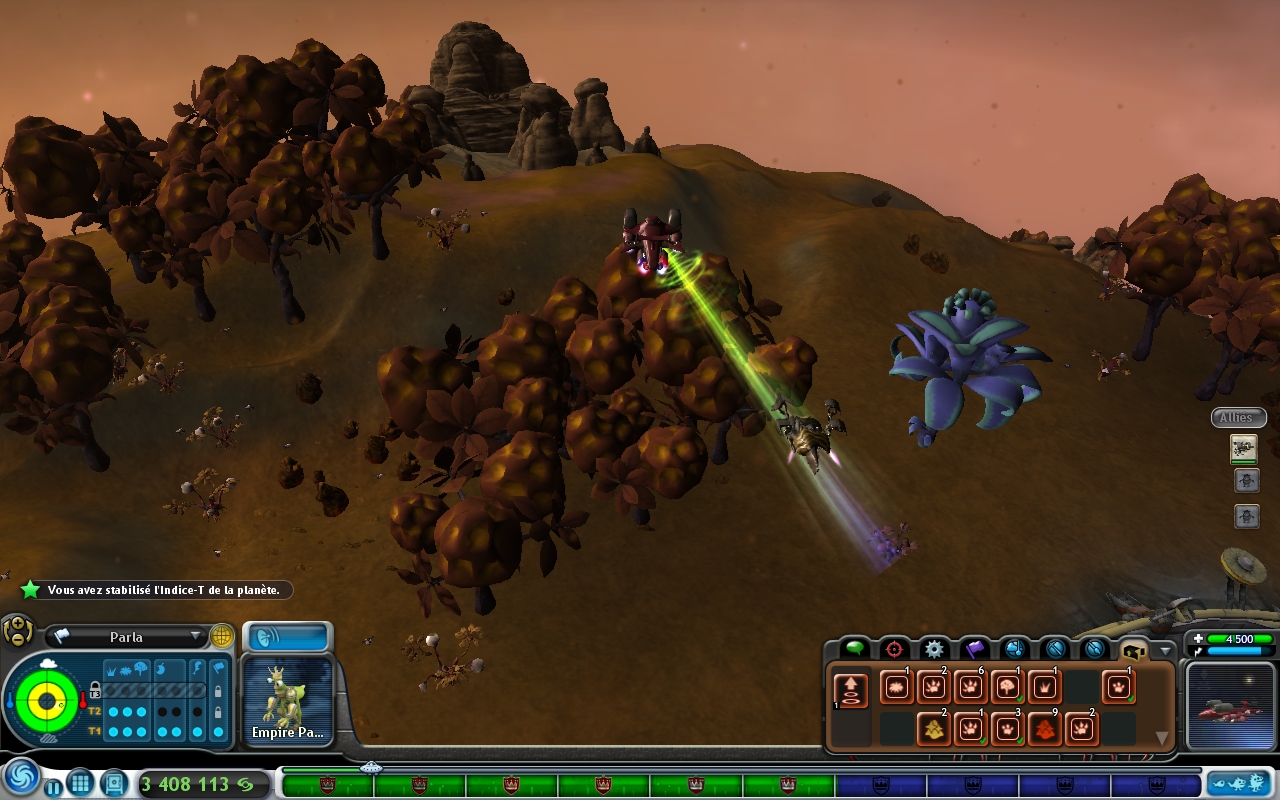This screenshot has height=800, width=1280.
Task: Open the grid collections button
Action: (81, 783)
